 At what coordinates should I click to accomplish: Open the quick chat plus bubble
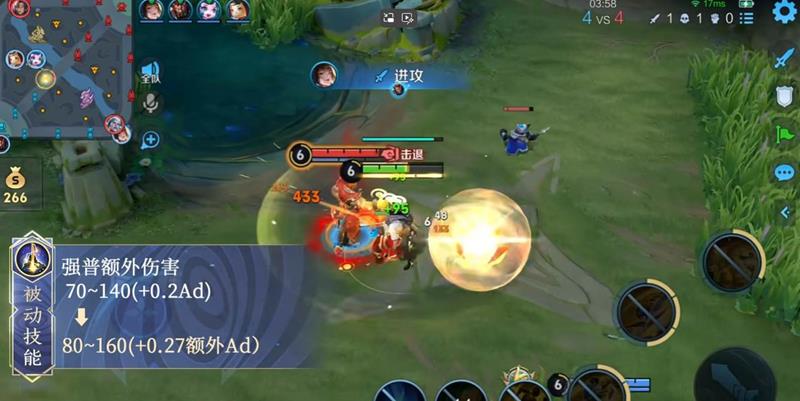click(x=150, y=140)
